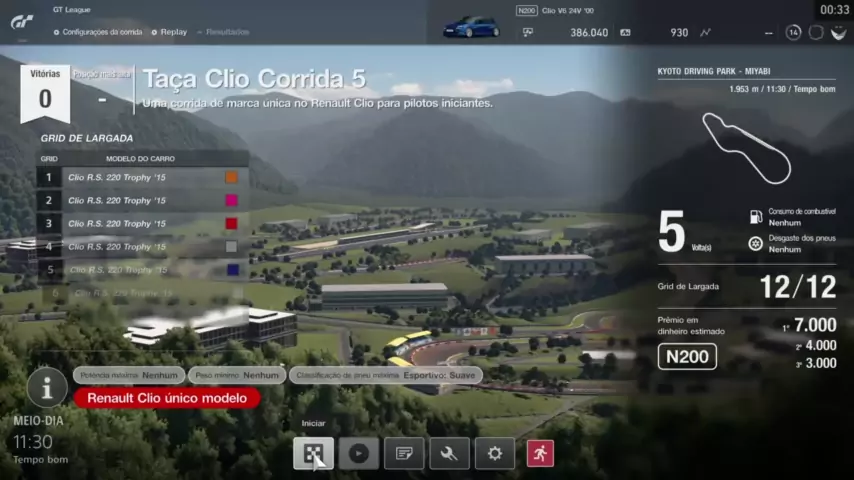Exit the event via the red running-man button

(540, 453)
